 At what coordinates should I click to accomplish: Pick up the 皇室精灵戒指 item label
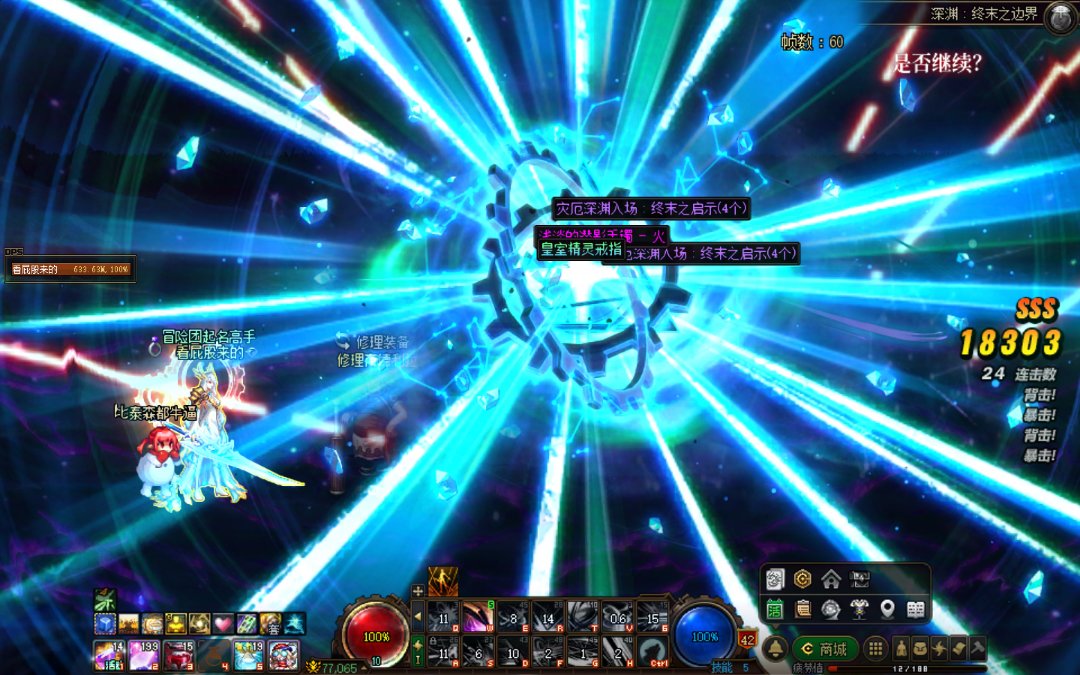[581, 251]
